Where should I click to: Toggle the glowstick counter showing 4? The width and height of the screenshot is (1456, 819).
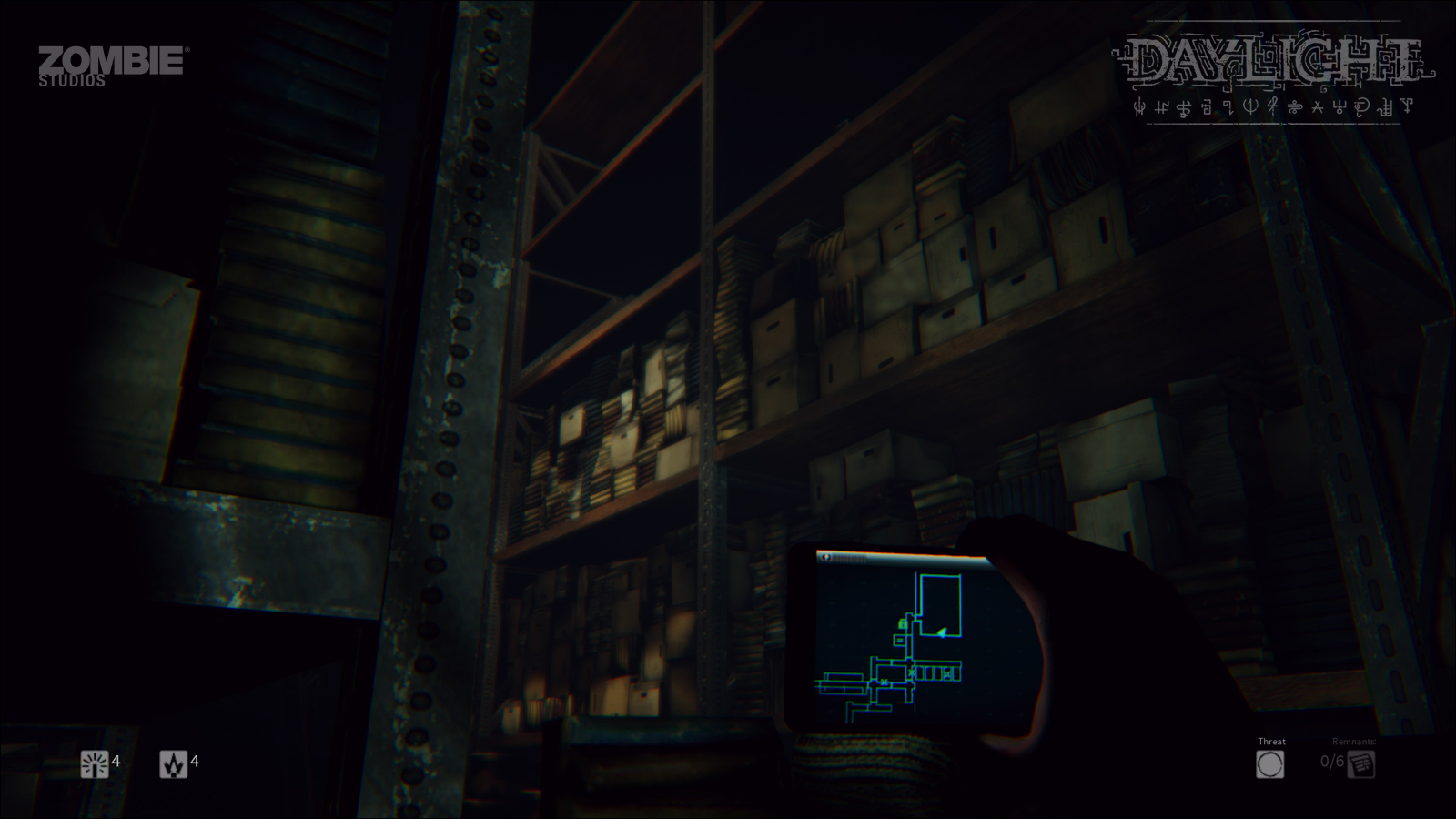click(x=116, y=761)
